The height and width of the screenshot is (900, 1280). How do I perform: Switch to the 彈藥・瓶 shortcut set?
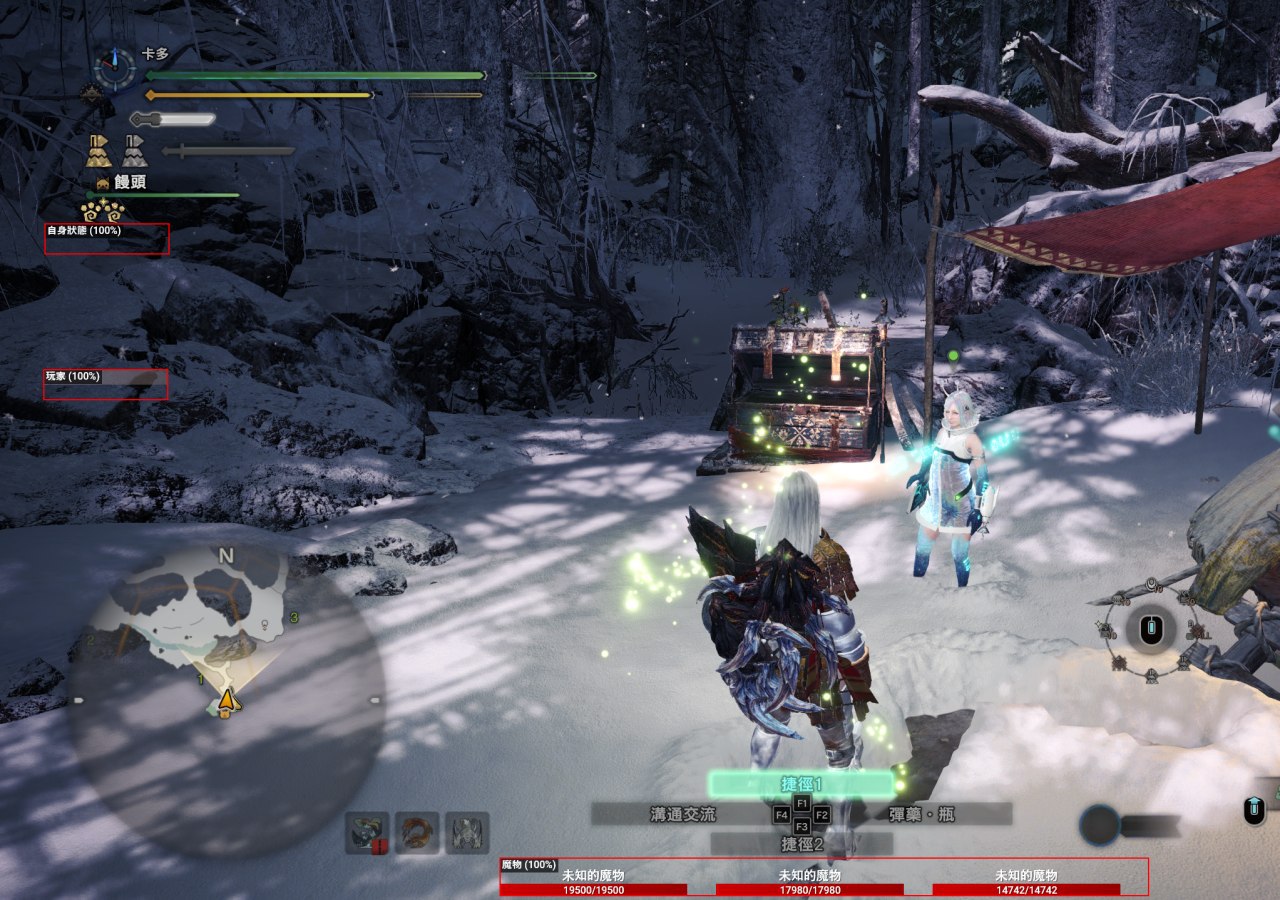(921, 814)
